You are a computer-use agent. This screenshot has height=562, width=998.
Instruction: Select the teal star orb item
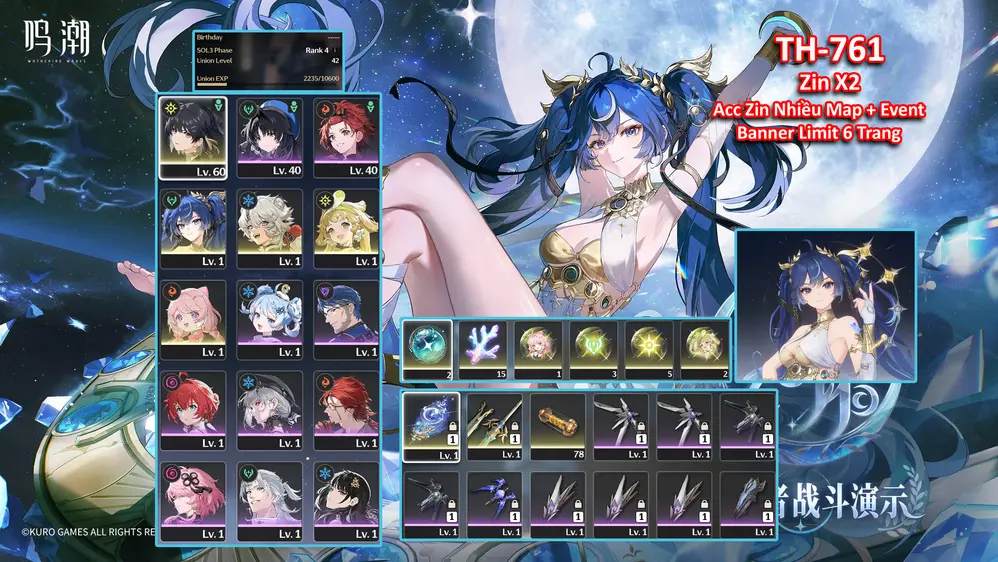pyautogui.click(x=428, y=349)
